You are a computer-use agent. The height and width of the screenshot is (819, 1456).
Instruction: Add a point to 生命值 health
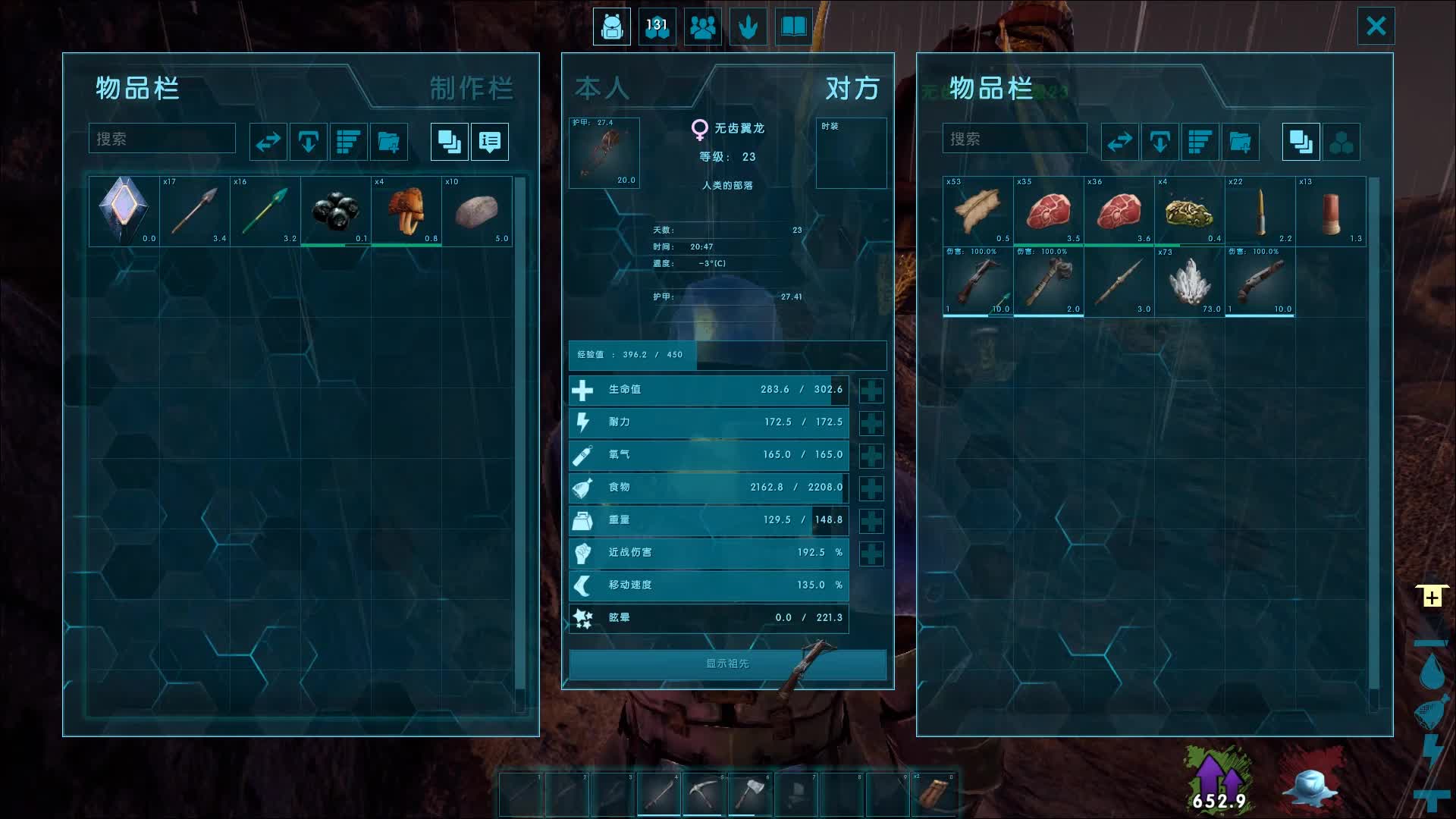[871, 391]
